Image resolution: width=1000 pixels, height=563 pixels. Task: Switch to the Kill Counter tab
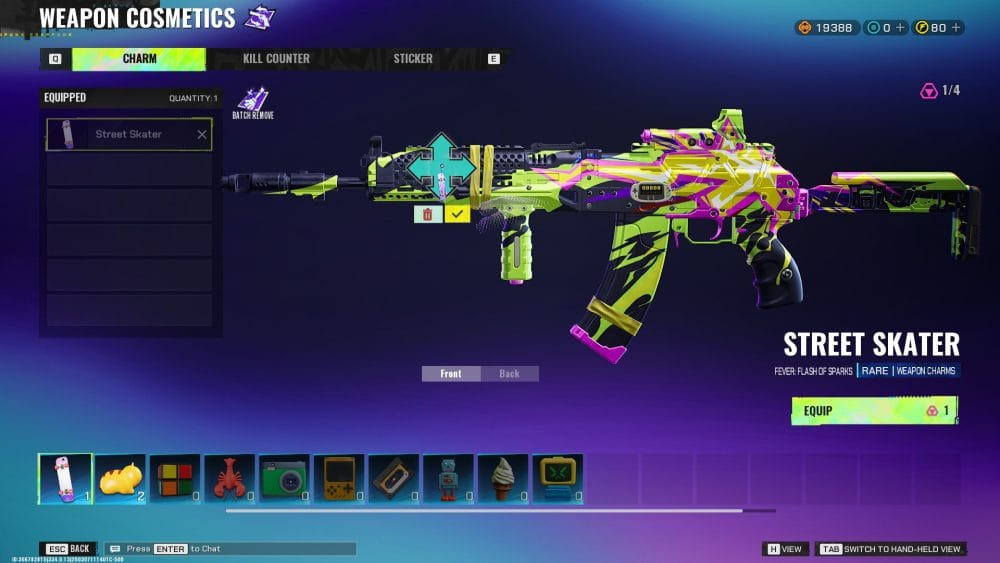pos(276,59)
